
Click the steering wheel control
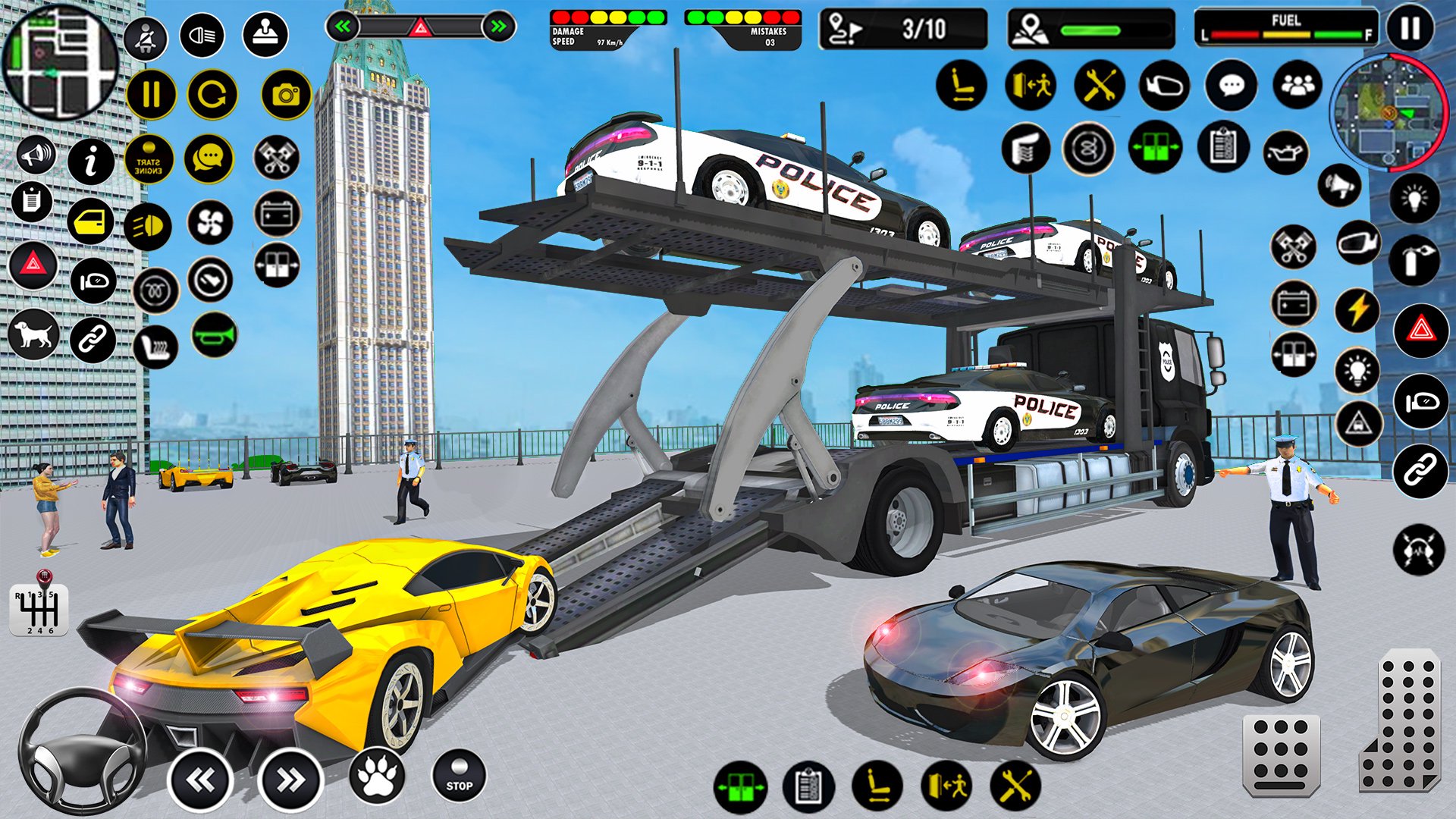point(82,751)
